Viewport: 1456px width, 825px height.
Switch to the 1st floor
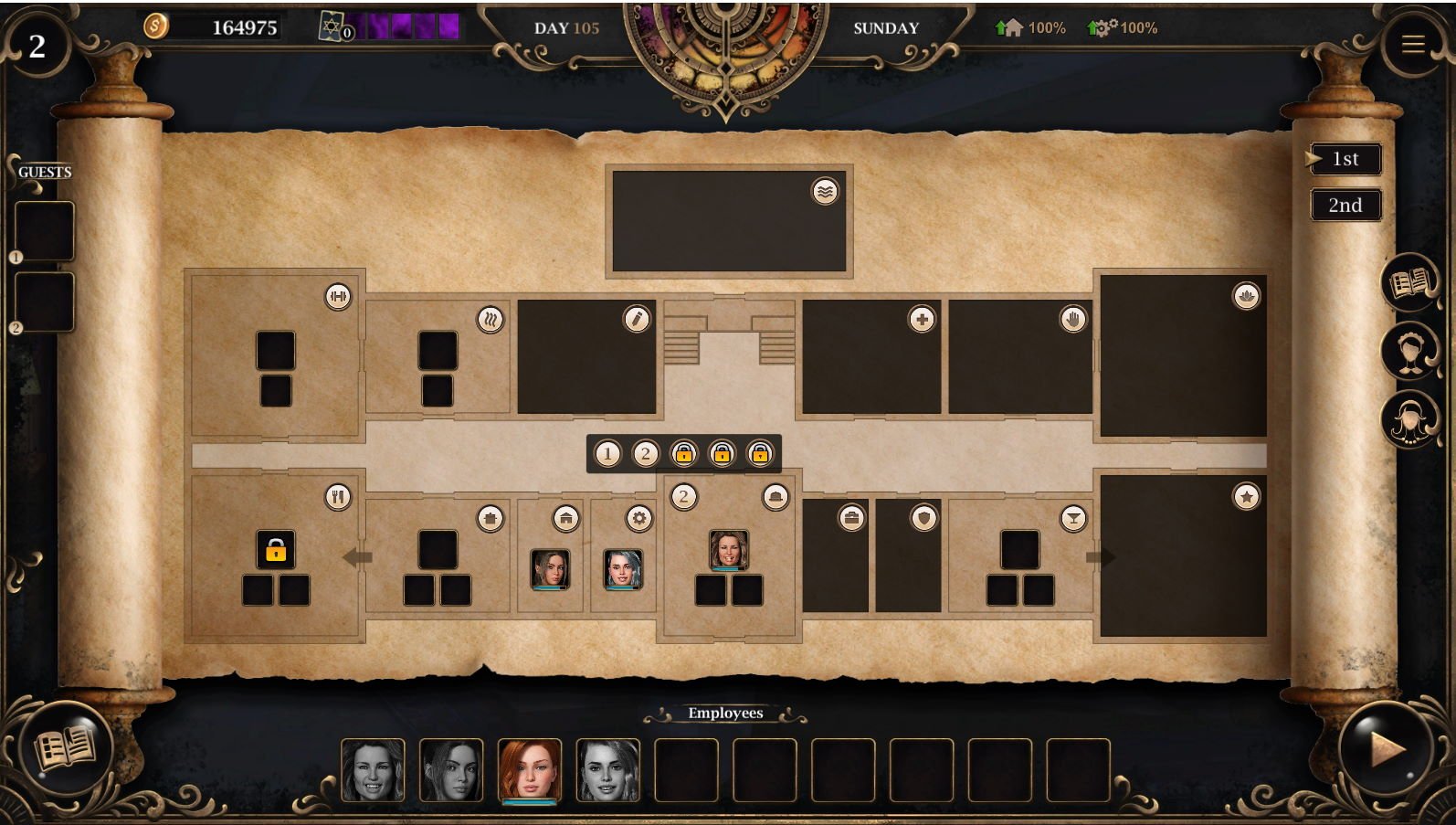1345,159
